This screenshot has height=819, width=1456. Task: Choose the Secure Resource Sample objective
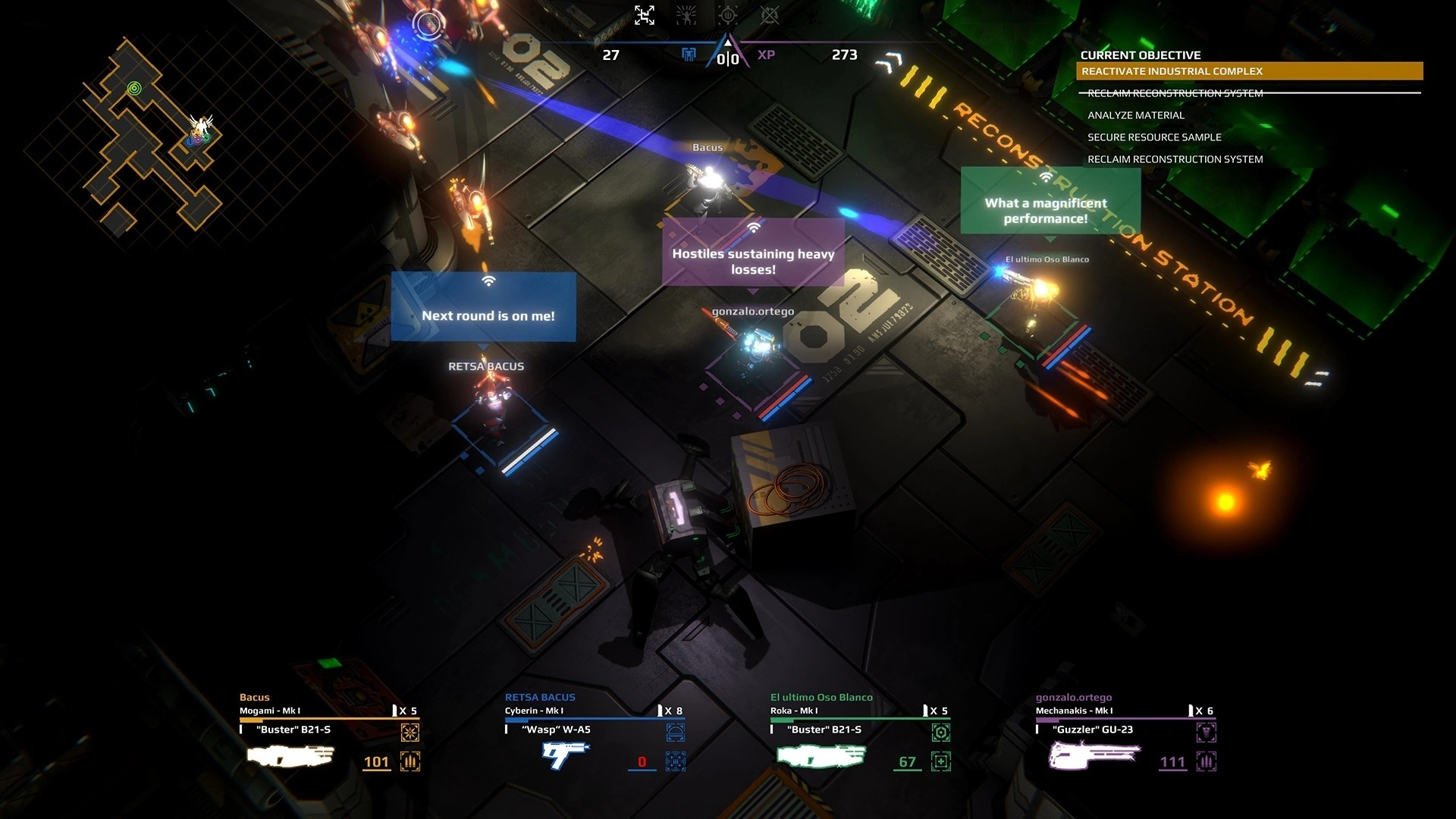1154,137
